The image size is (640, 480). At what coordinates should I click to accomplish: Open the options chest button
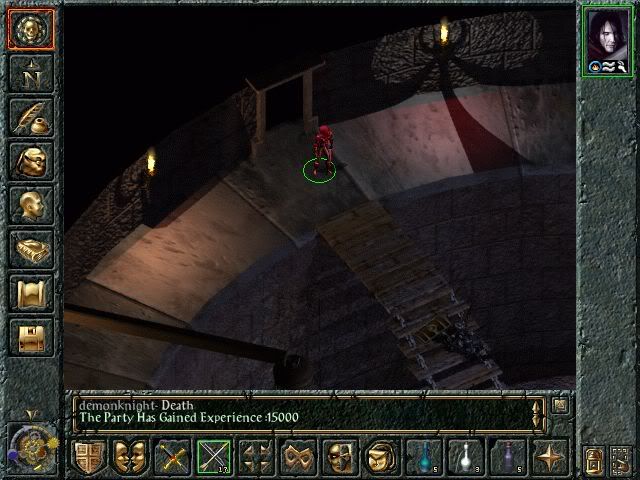tap(30, 338)
